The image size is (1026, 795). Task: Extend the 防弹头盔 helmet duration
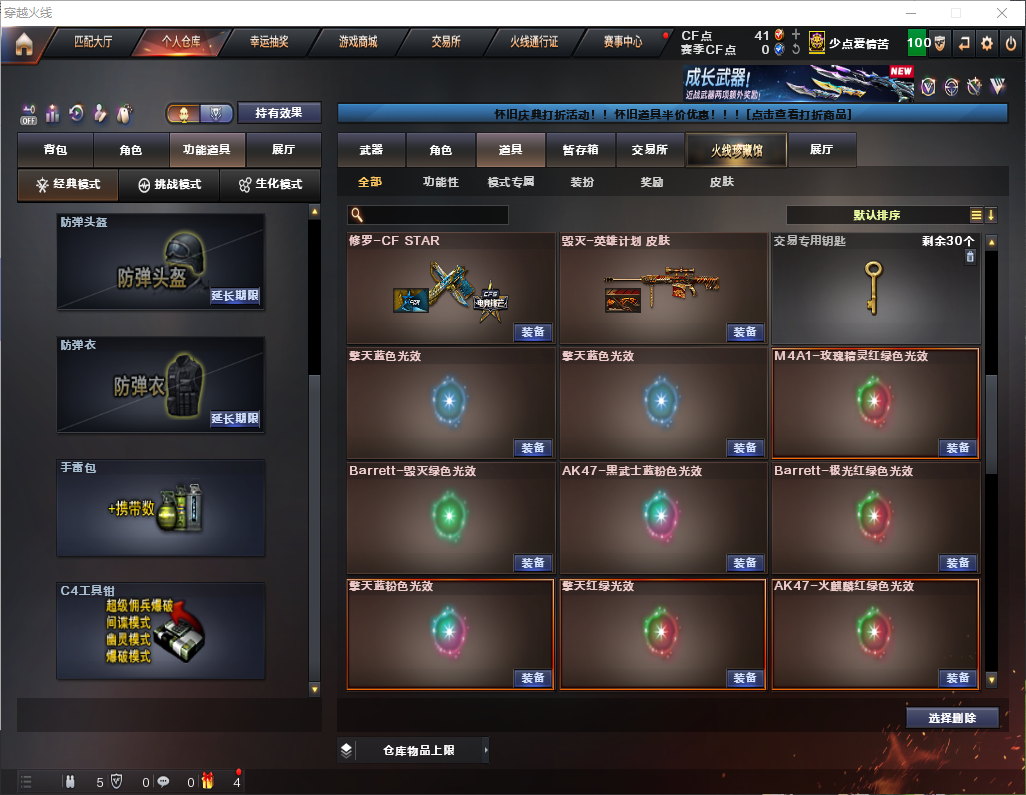(x=235, y=296)
